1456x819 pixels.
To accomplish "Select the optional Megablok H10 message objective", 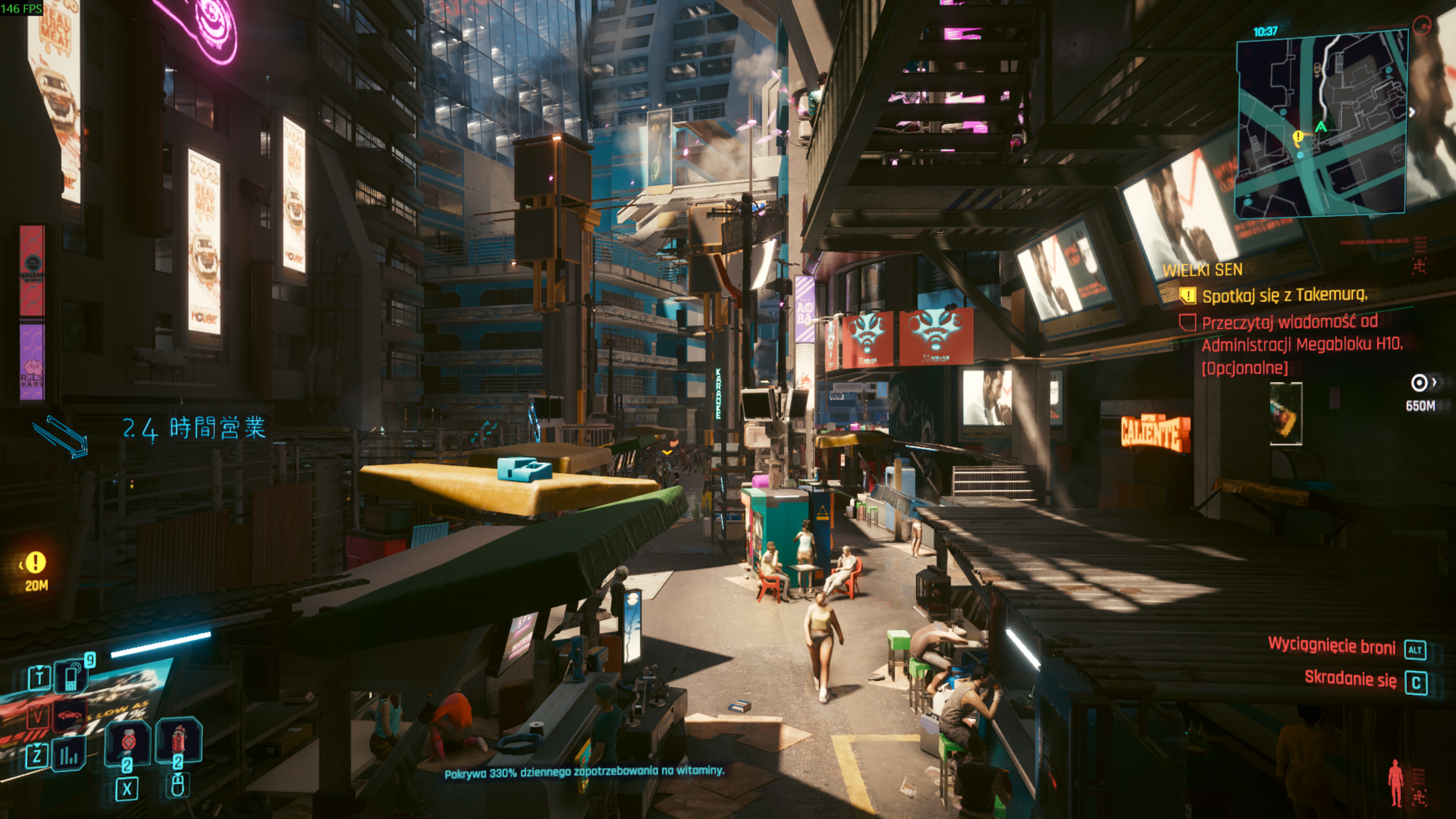I will 1300,344.
